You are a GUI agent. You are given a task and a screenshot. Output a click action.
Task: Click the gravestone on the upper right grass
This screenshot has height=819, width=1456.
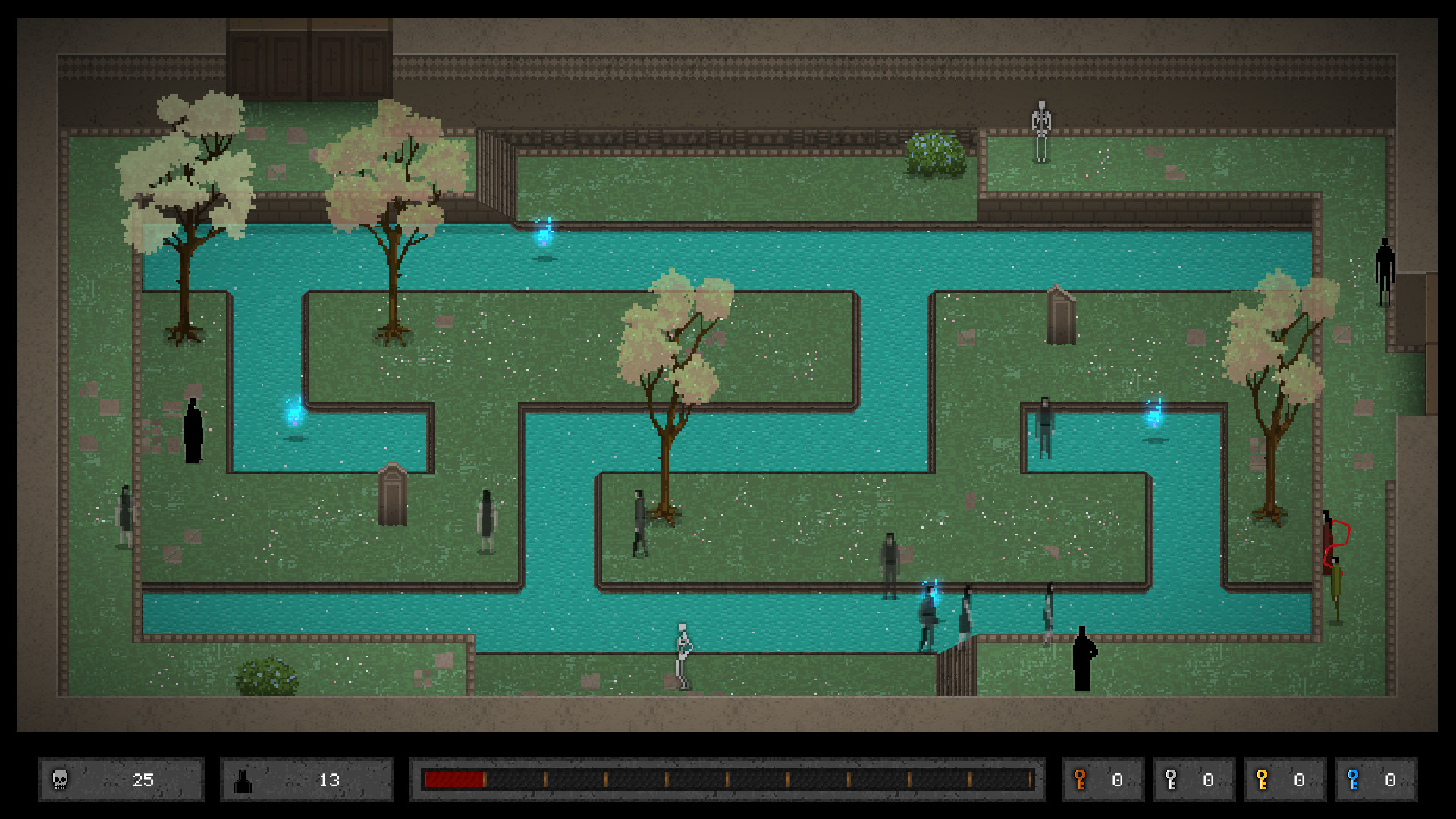1062,318
